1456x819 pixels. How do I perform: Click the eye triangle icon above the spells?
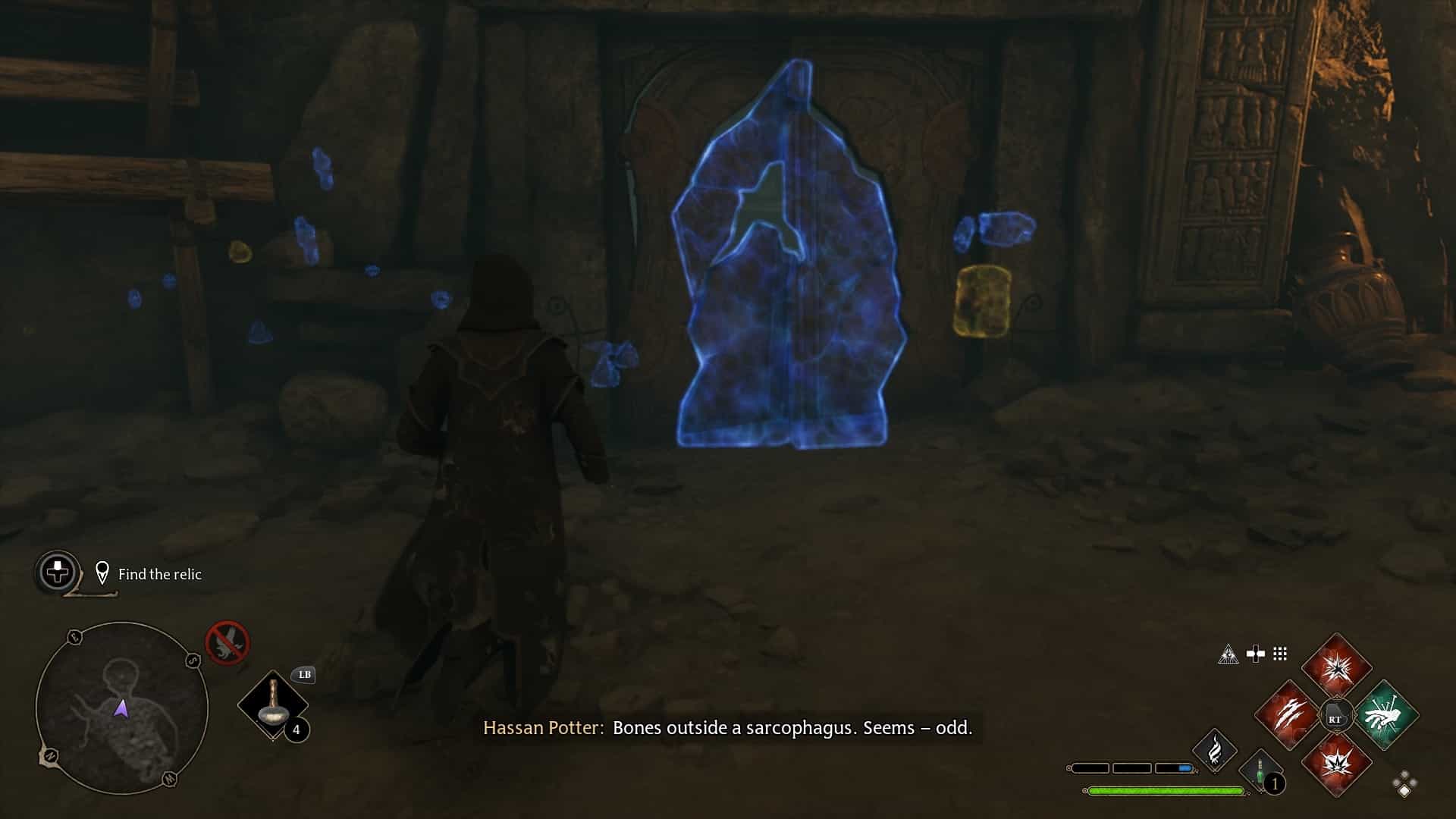point(1228,654)
